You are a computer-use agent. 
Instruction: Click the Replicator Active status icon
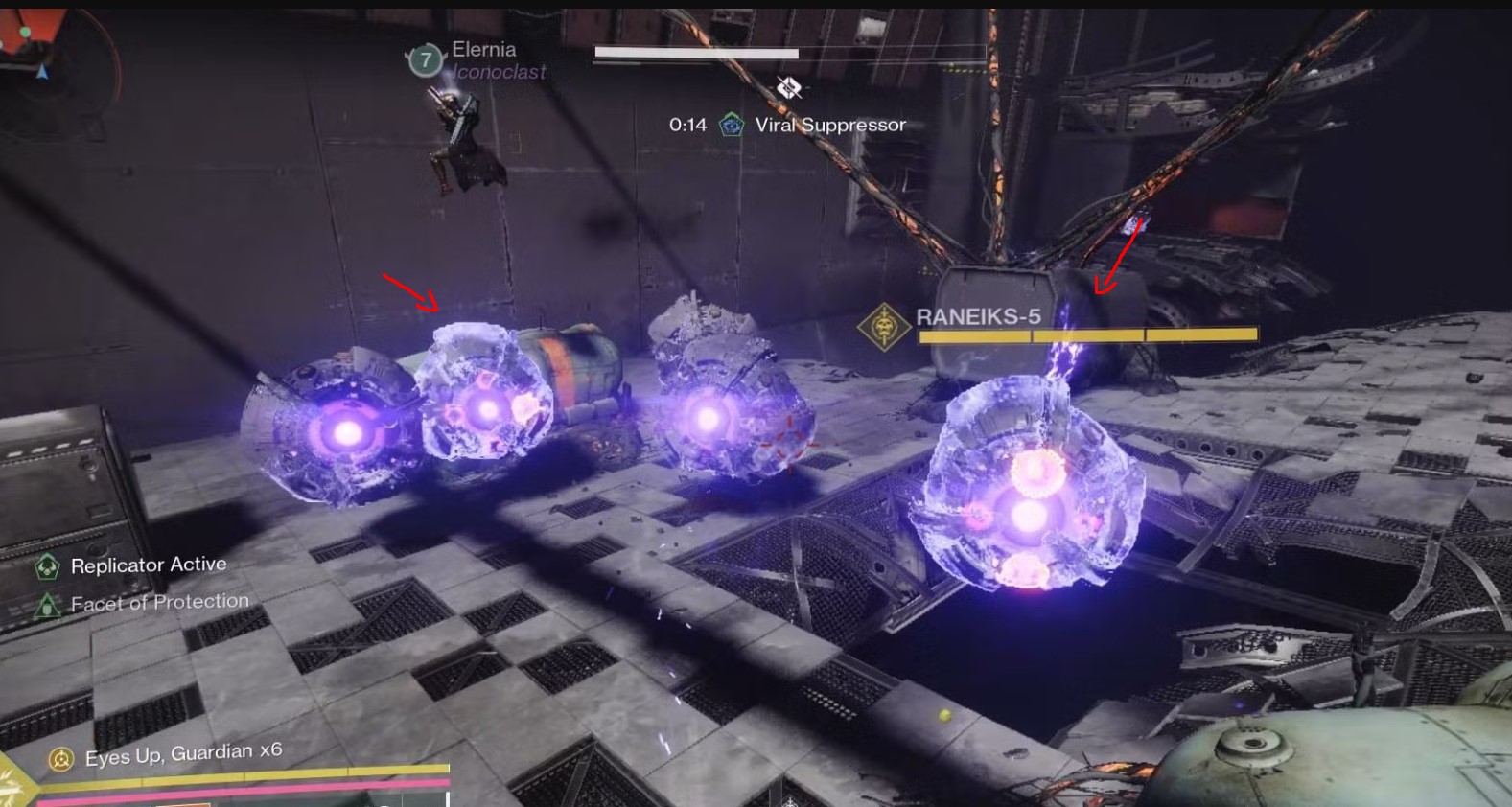(x=46, y=566)
